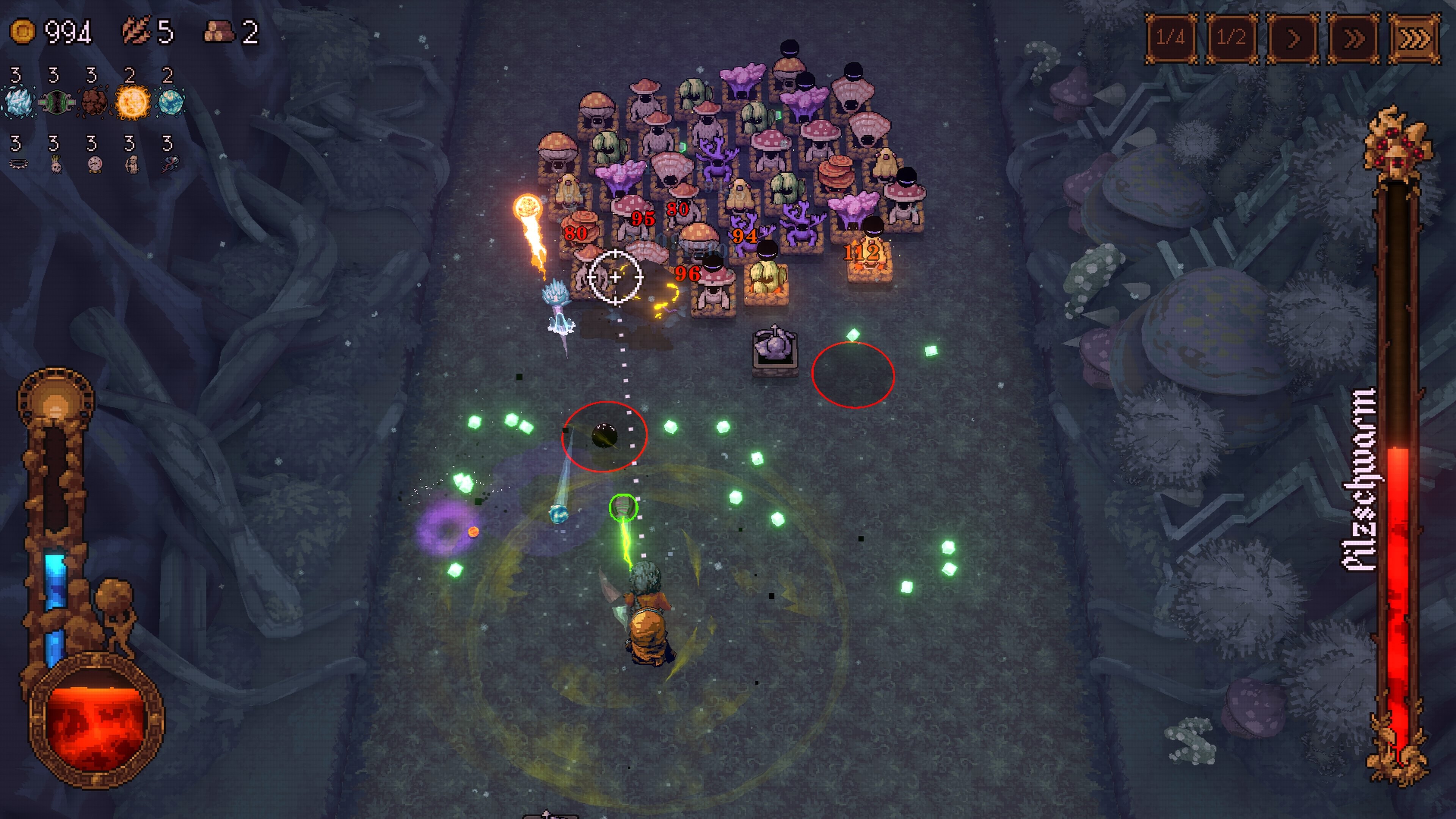Viewport: 1456px width, 819px height.
Task: Select the triple-arrow fastest speed button
Action: (1414, 38)
